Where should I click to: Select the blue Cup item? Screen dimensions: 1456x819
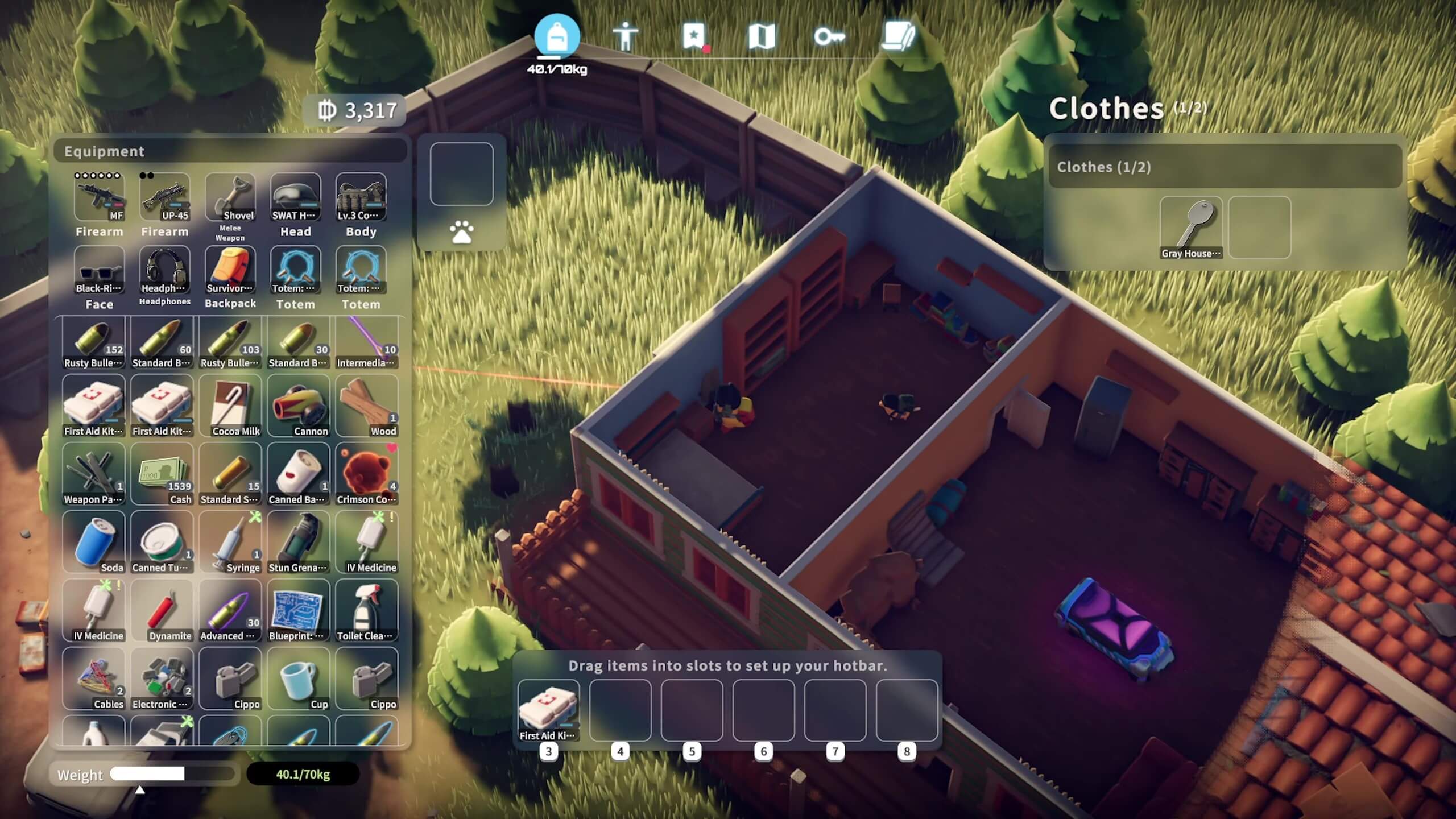(x=299, y=679)
